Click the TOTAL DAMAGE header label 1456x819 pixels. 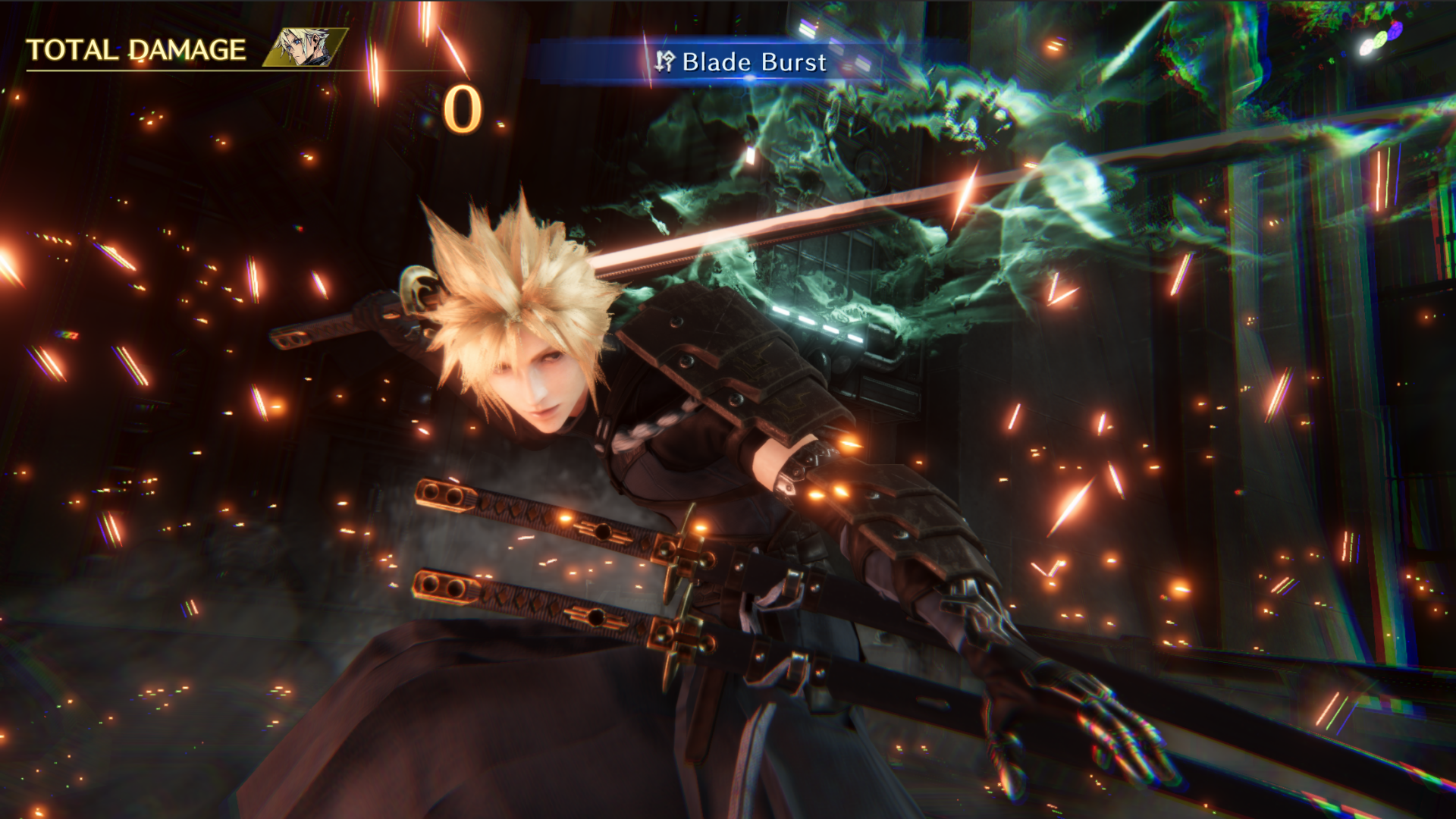click(135, 47)
